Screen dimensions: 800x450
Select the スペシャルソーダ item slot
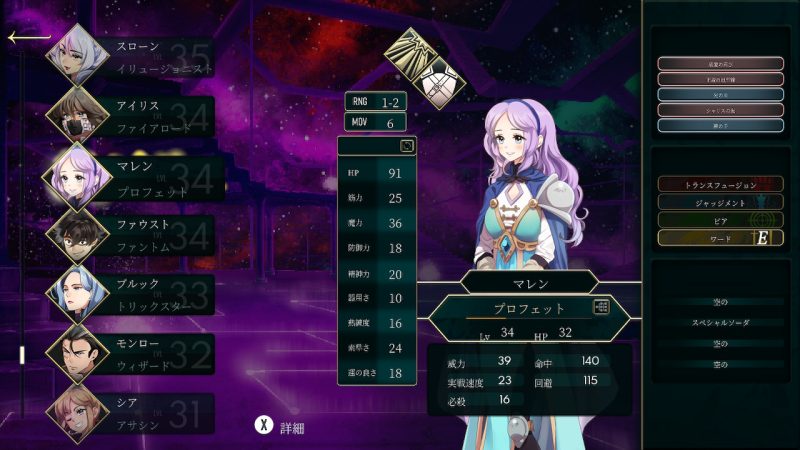pos(720,323)
